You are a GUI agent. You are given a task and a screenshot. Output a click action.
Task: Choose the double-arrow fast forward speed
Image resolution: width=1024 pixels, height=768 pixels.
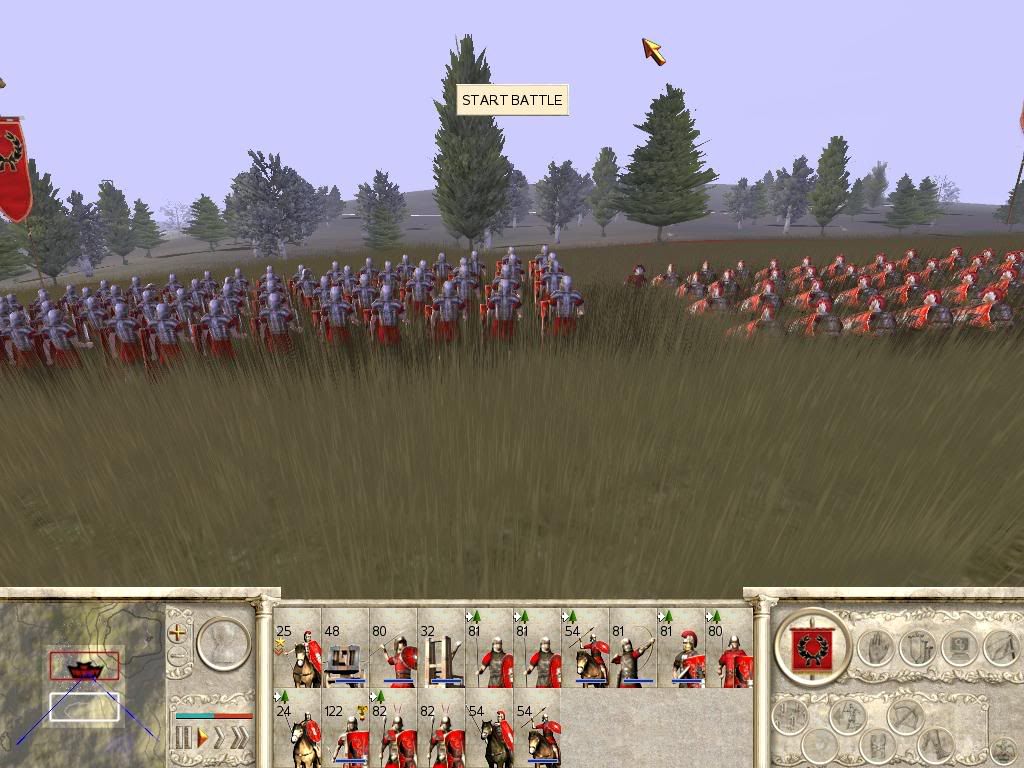pos(220,738)
